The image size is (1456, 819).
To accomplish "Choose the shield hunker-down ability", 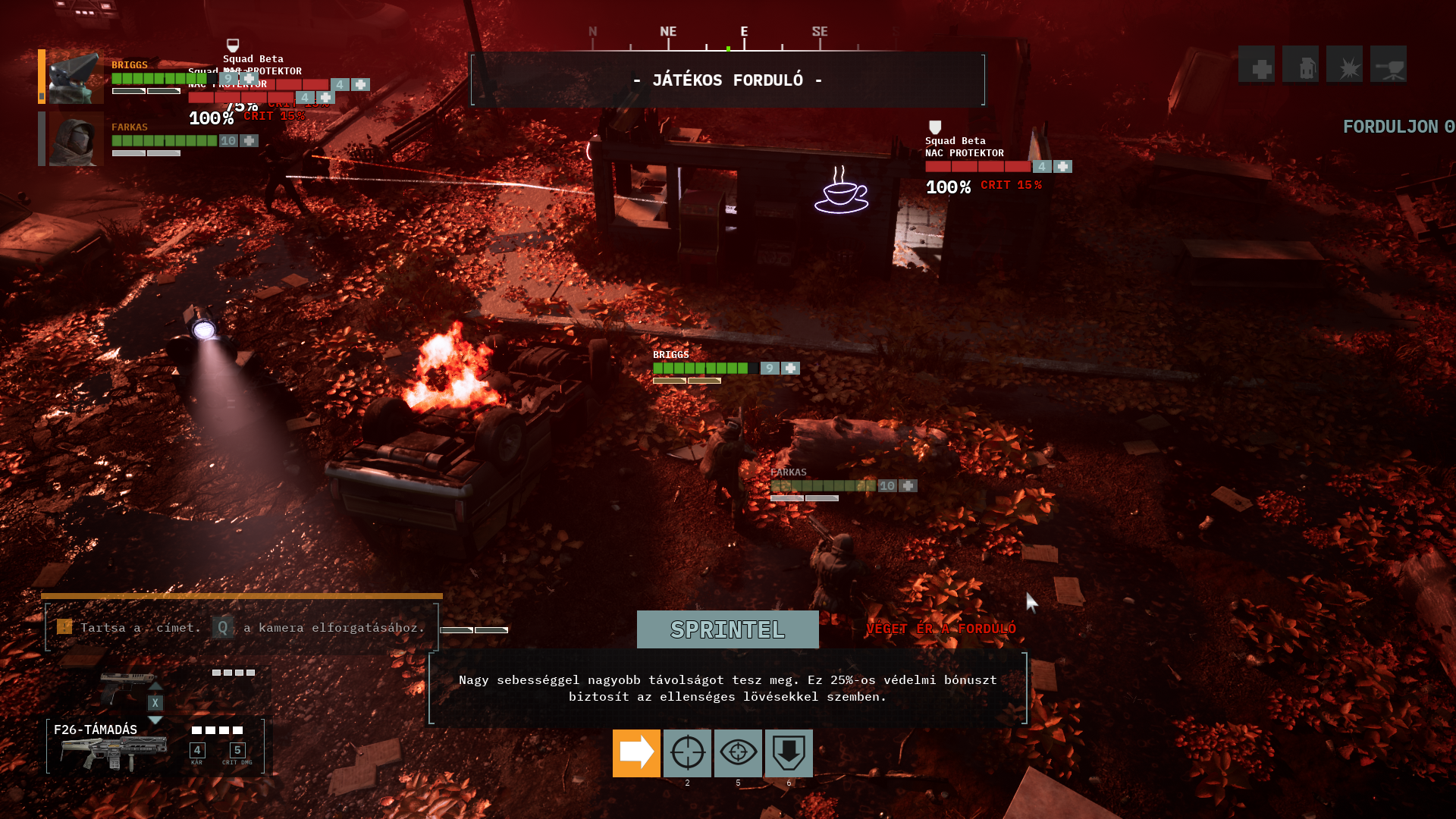I will pos(789,753).
